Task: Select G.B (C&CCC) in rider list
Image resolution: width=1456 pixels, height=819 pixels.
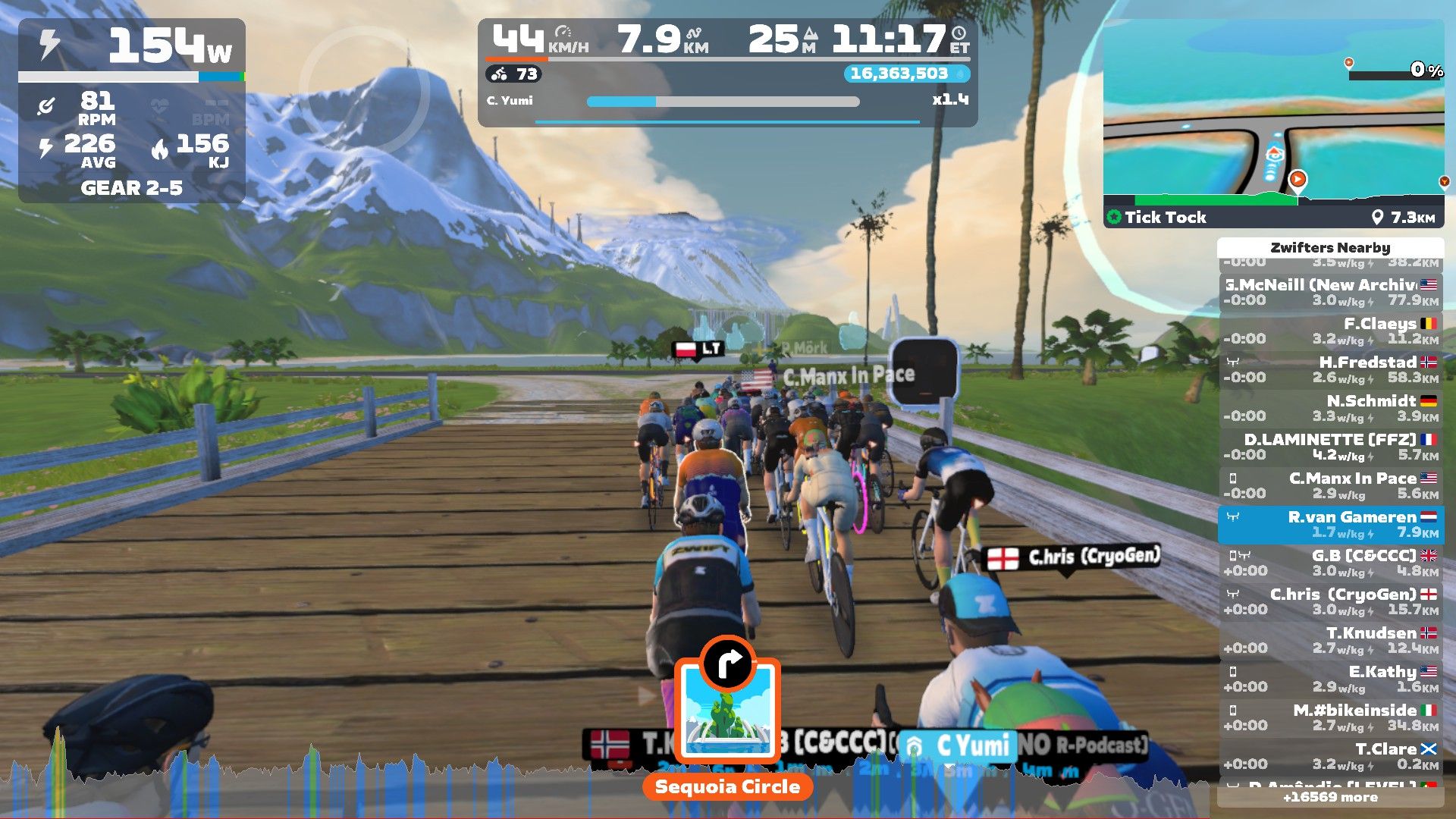Action: pos(1331,563)
